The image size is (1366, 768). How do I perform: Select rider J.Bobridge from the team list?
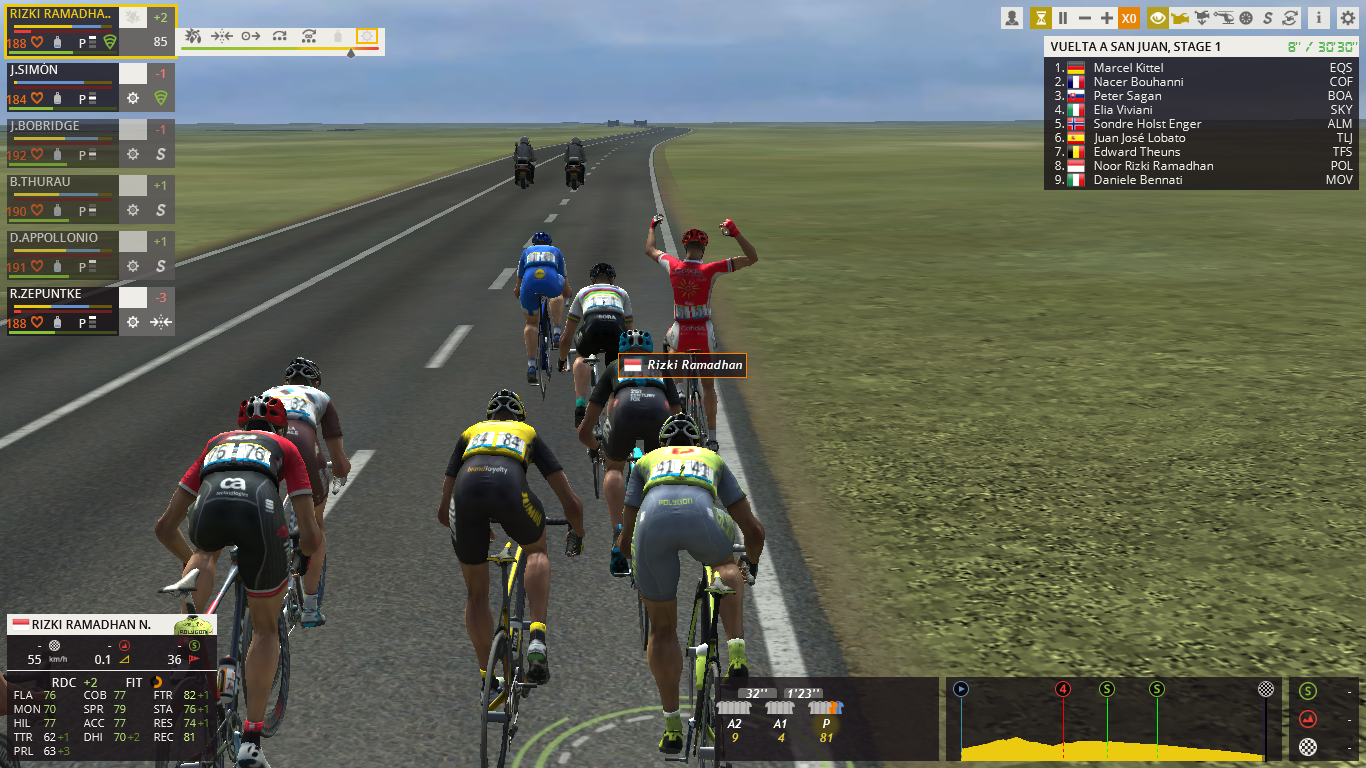62,127
